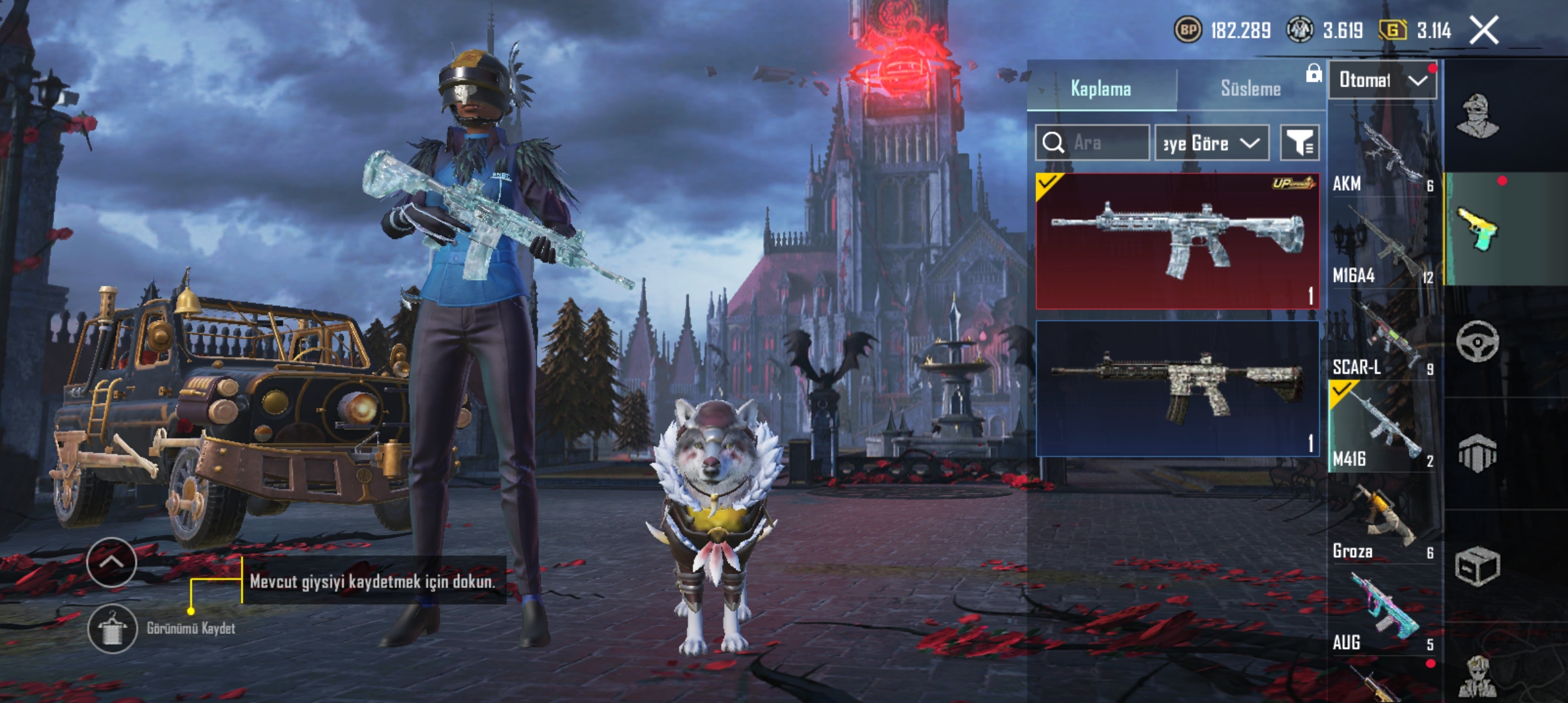Open the character outfit category
The image size is (1568, 703).
1477,117
